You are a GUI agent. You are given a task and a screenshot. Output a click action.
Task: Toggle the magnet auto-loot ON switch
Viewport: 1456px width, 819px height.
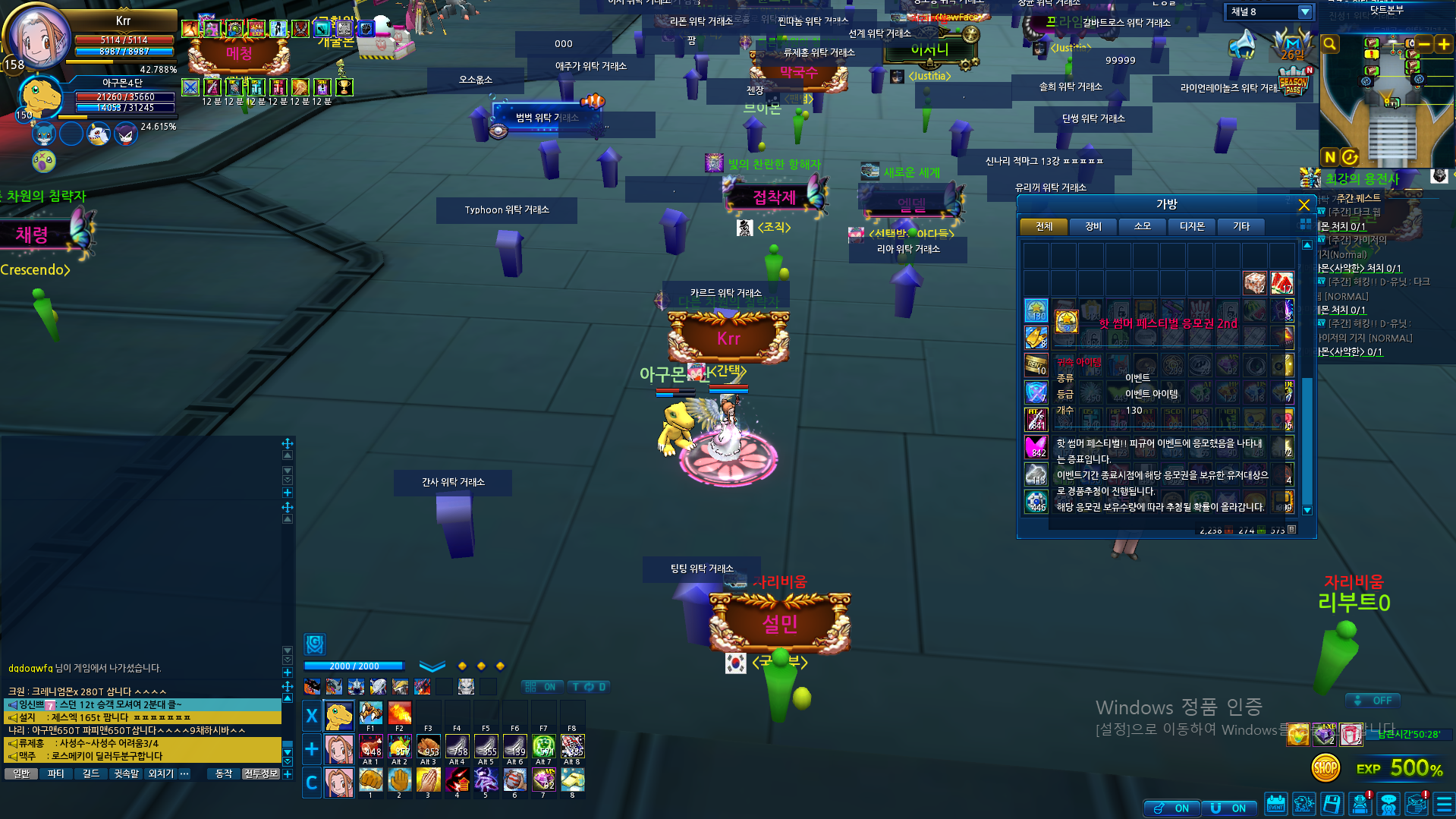pos(1228,808)
